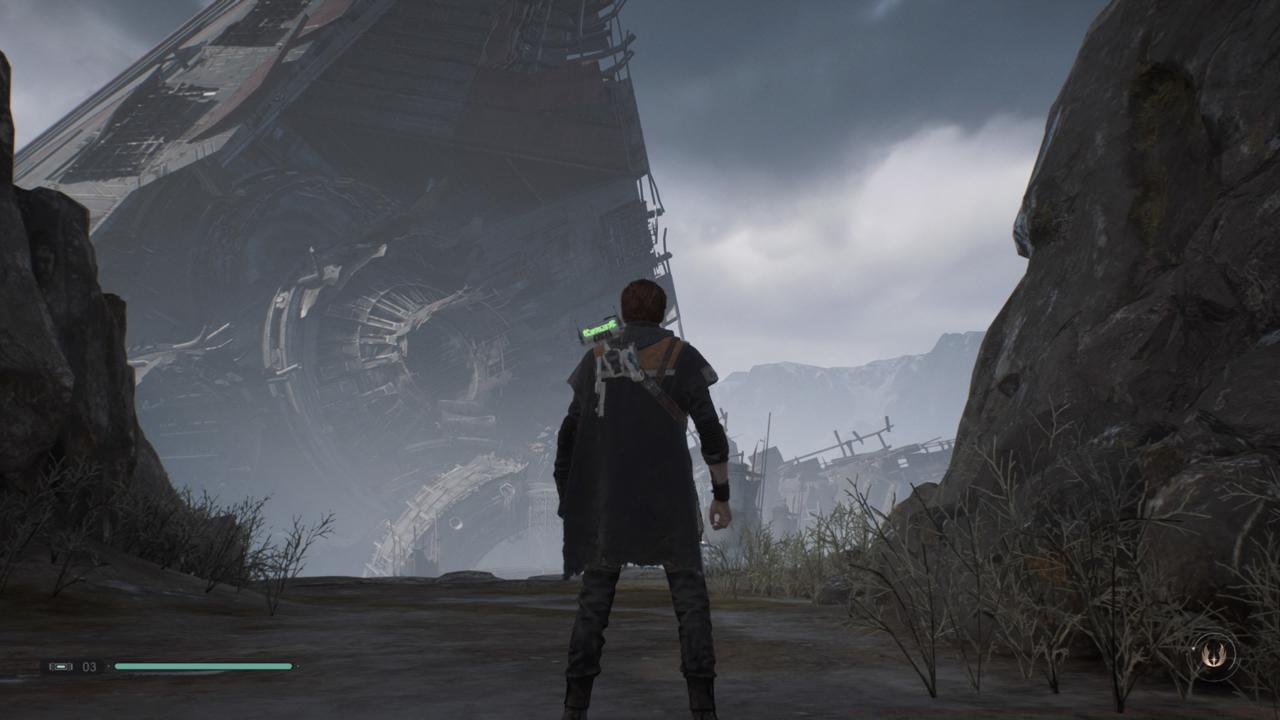Click the Jedi Order emblem icon
Image resolution: width=1280 pixels, height=720 pixels.
tap(1214, 656)
